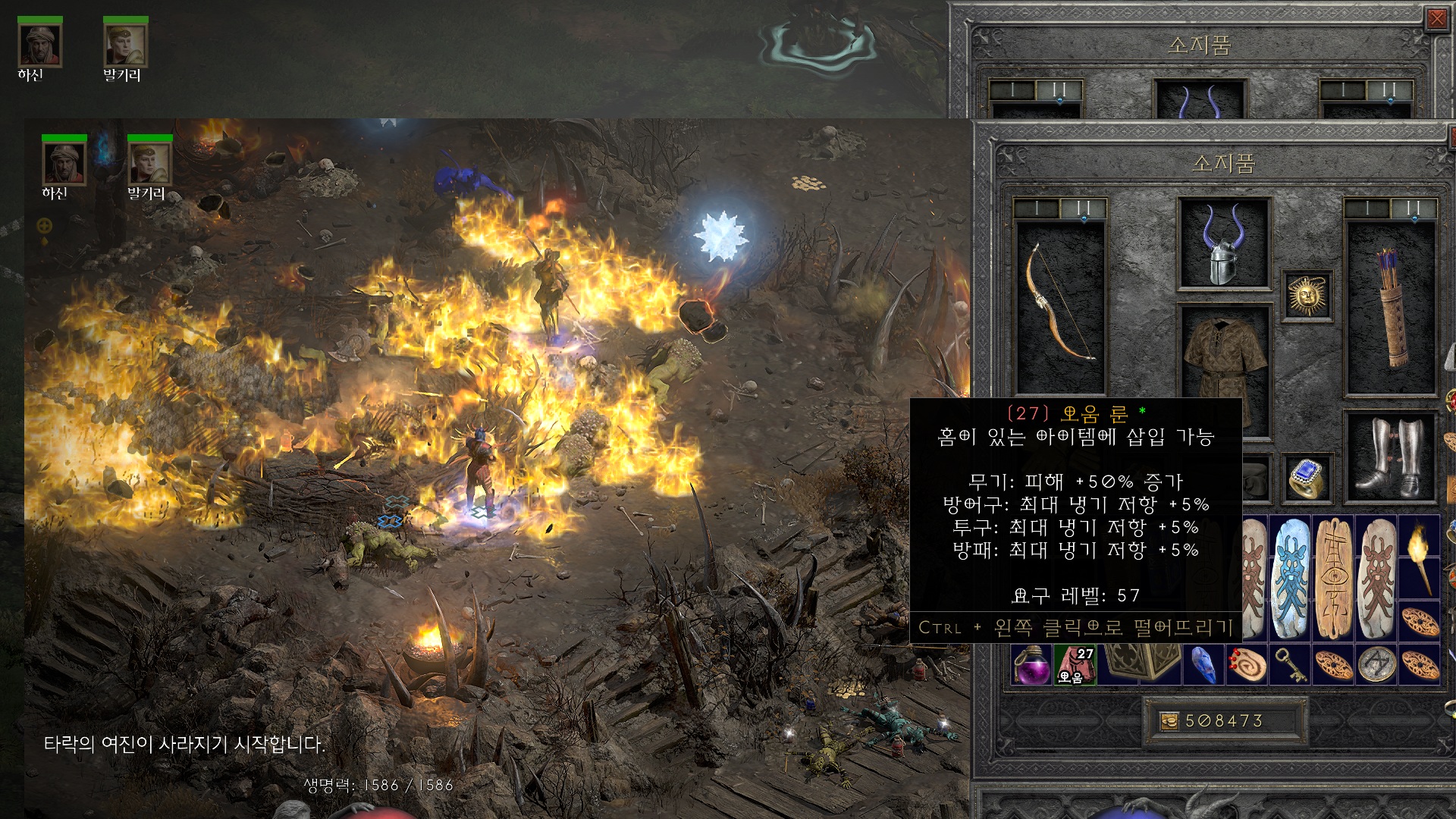Select the arrow quiver slot
The height and width of the screenshot is (819, 1456).
pyautogui.click(x=1391, y=307)
